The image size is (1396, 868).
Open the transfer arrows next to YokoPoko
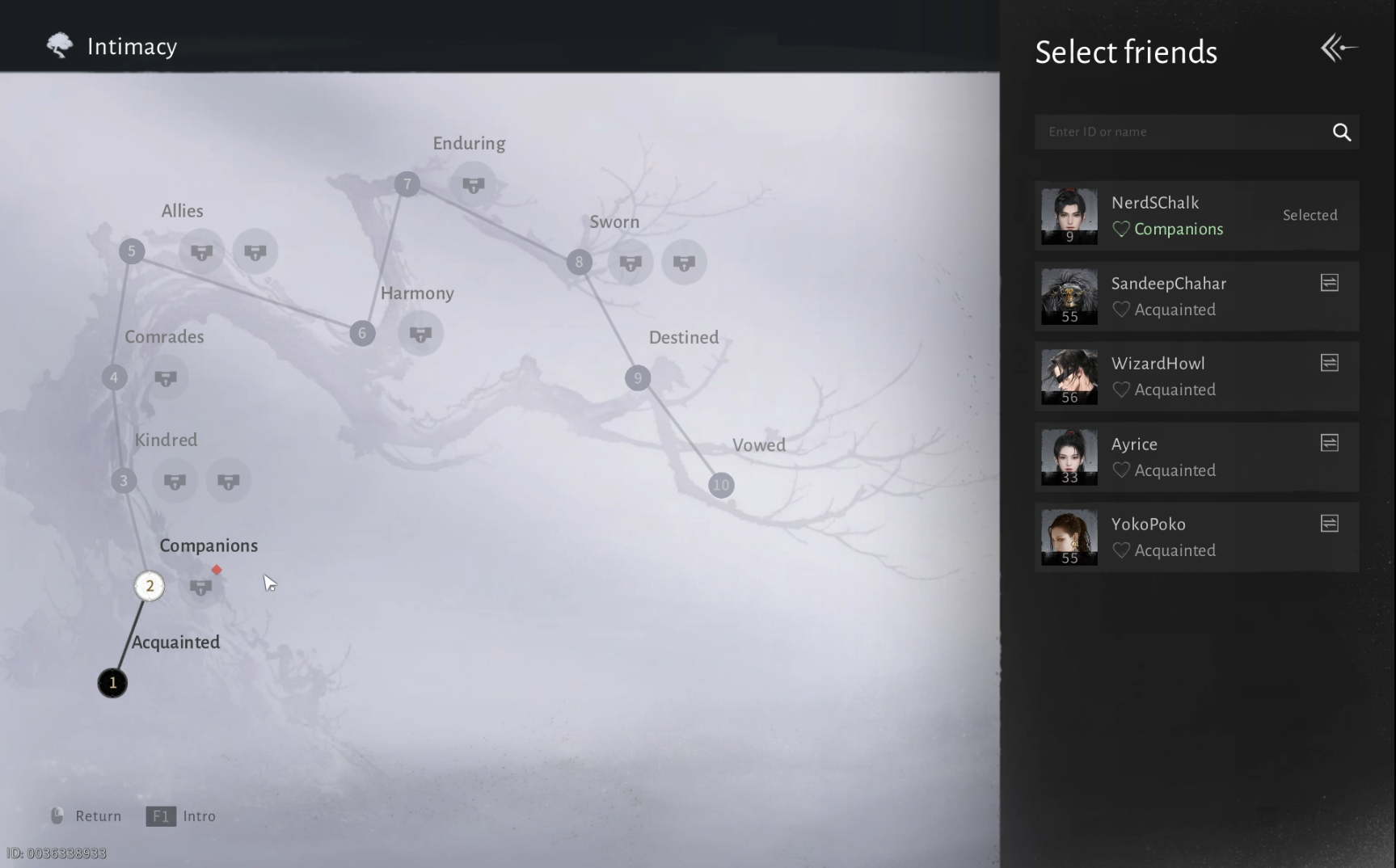coord(1330,523)
